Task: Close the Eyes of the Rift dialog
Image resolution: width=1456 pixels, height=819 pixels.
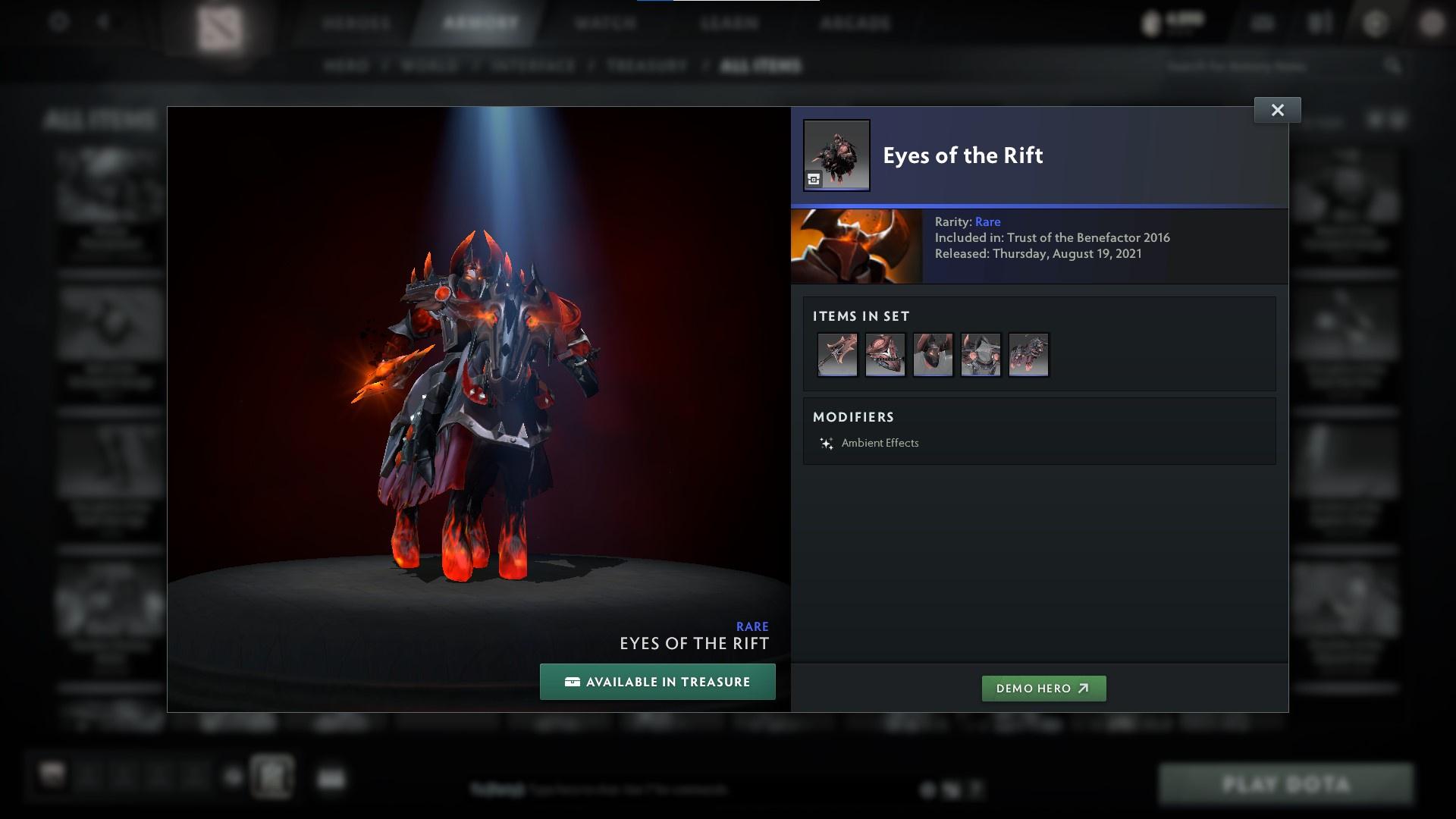Action: [1277, 109]
